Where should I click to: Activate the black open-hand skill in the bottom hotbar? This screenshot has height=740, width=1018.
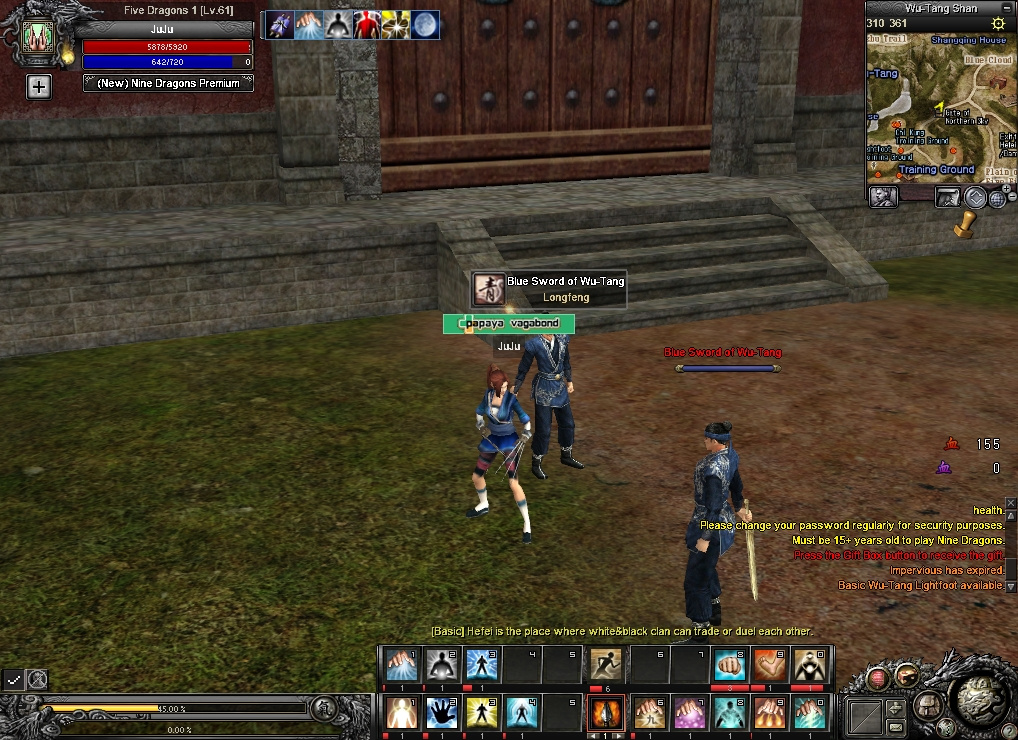coord(442,713)
